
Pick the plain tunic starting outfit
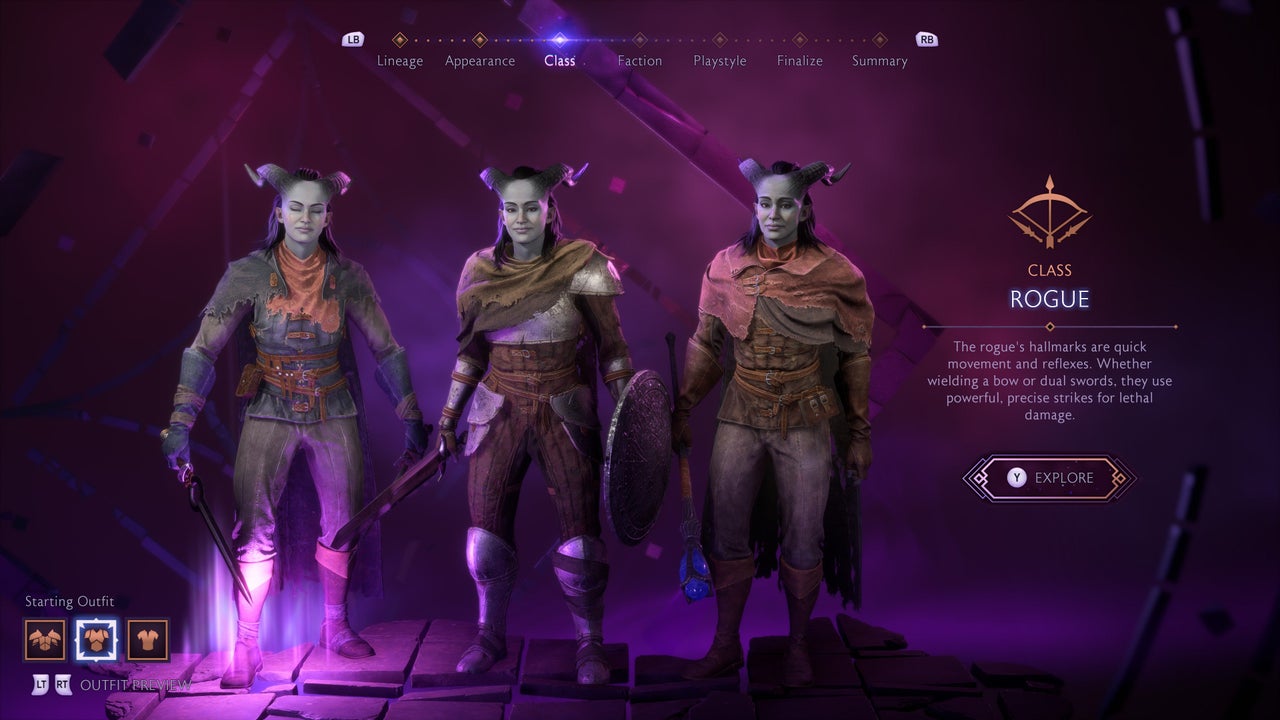click(148, 640)
